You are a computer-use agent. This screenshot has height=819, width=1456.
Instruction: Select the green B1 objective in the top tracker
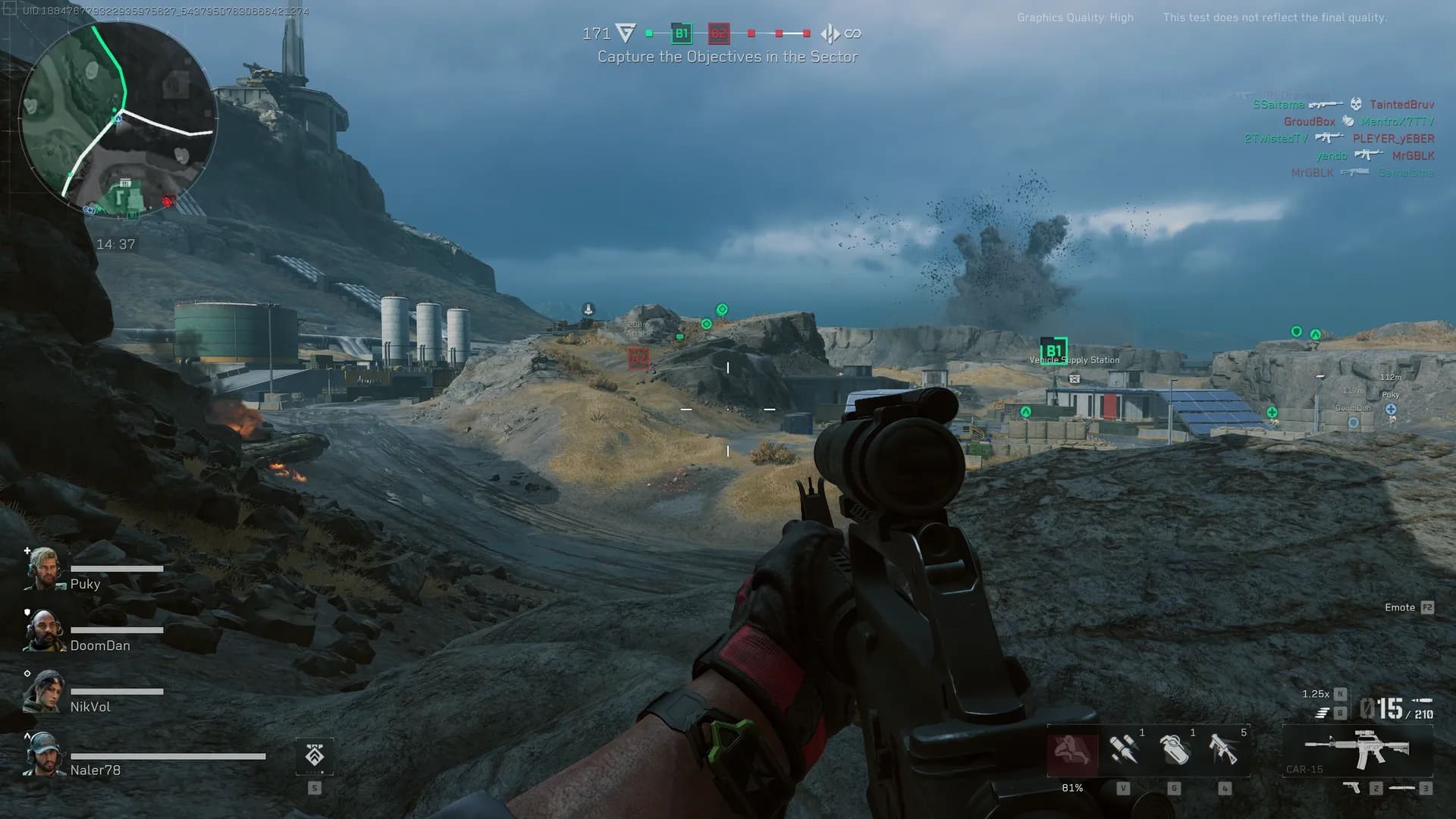click(x=681, y=33)
